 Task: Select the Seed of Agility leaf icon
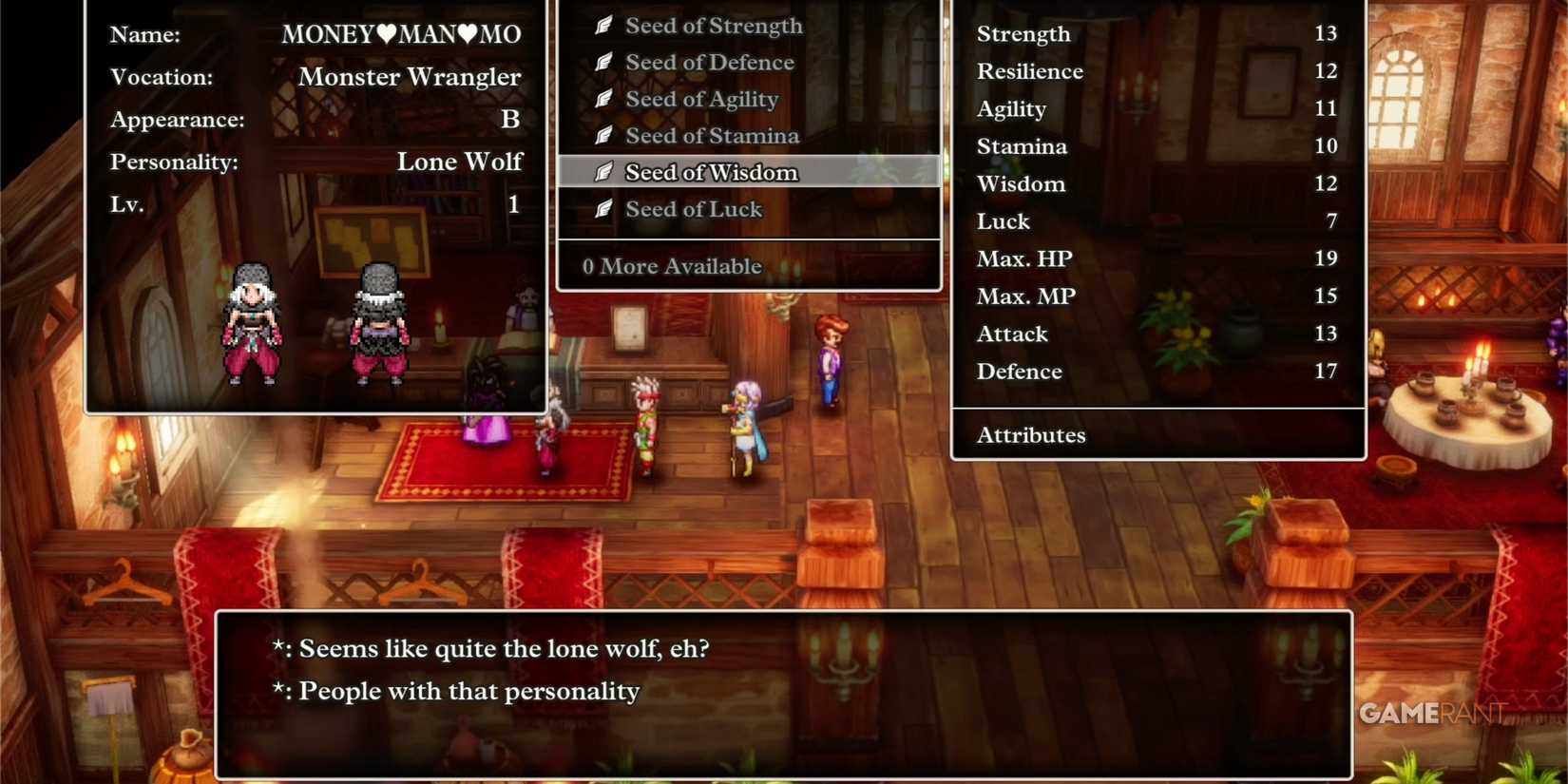coord(602,99)
